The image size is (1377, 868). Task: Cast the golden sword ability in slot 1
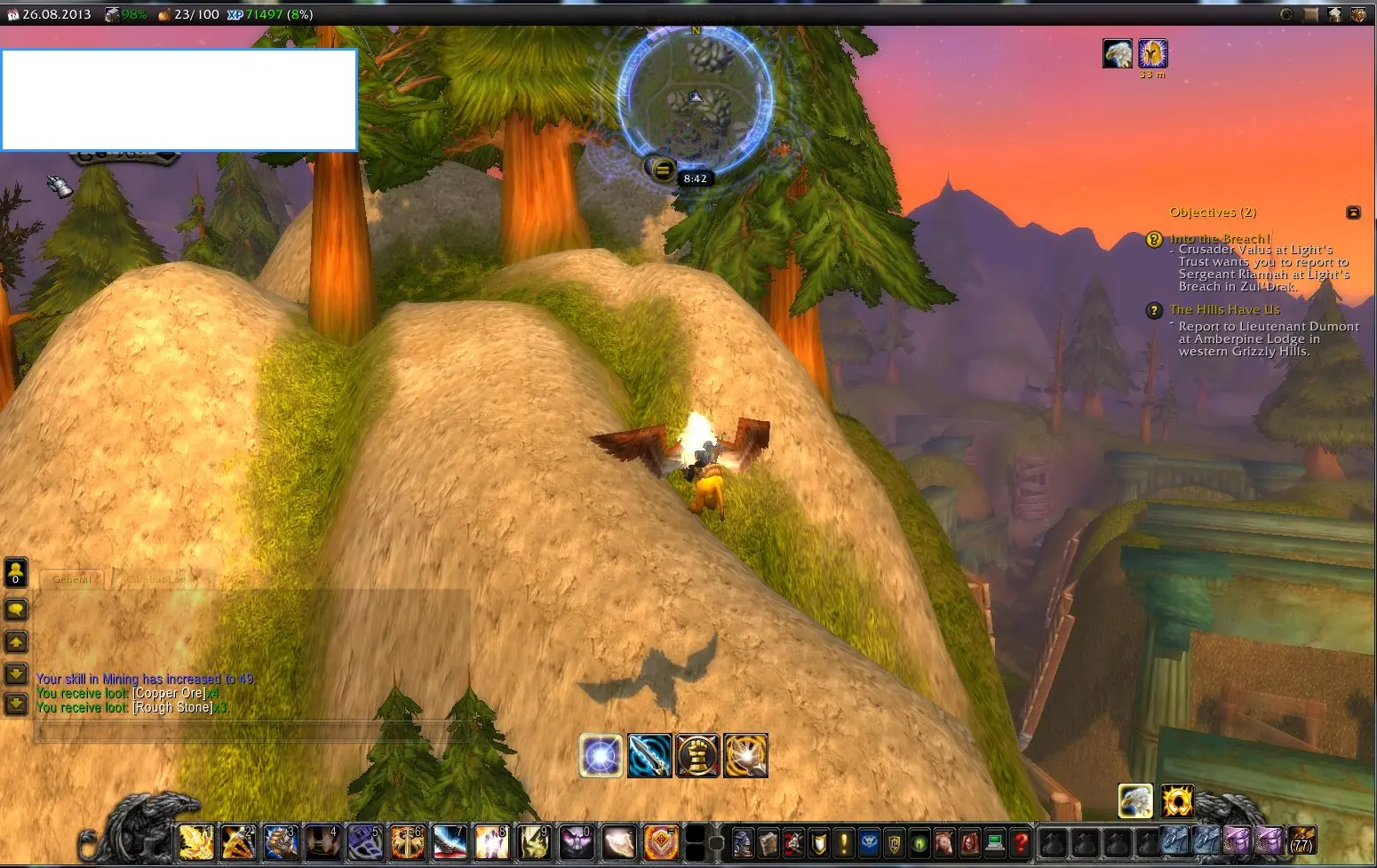[196, 841]
